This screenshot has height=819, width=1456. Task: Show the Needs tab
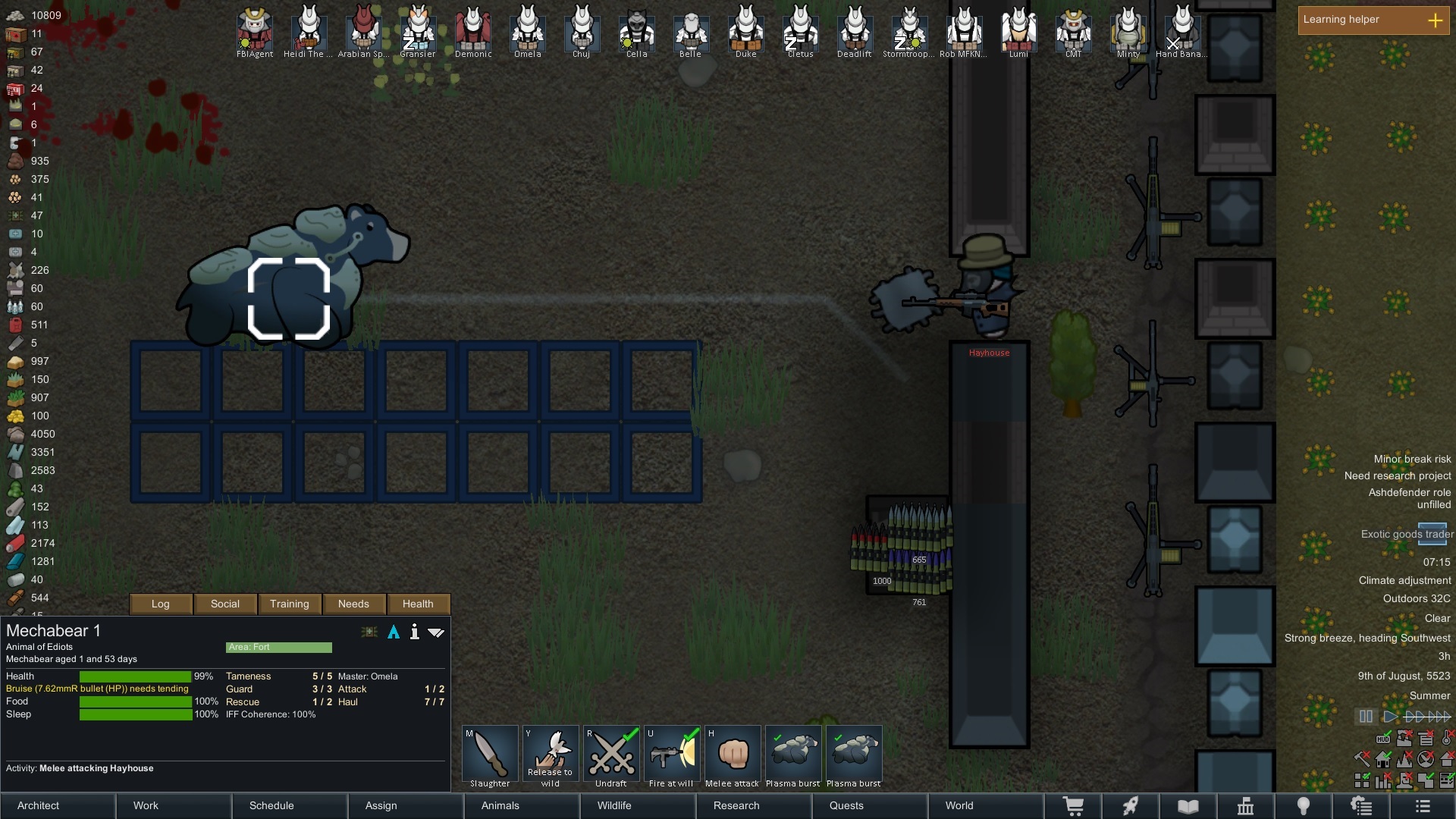pos(353,604)
